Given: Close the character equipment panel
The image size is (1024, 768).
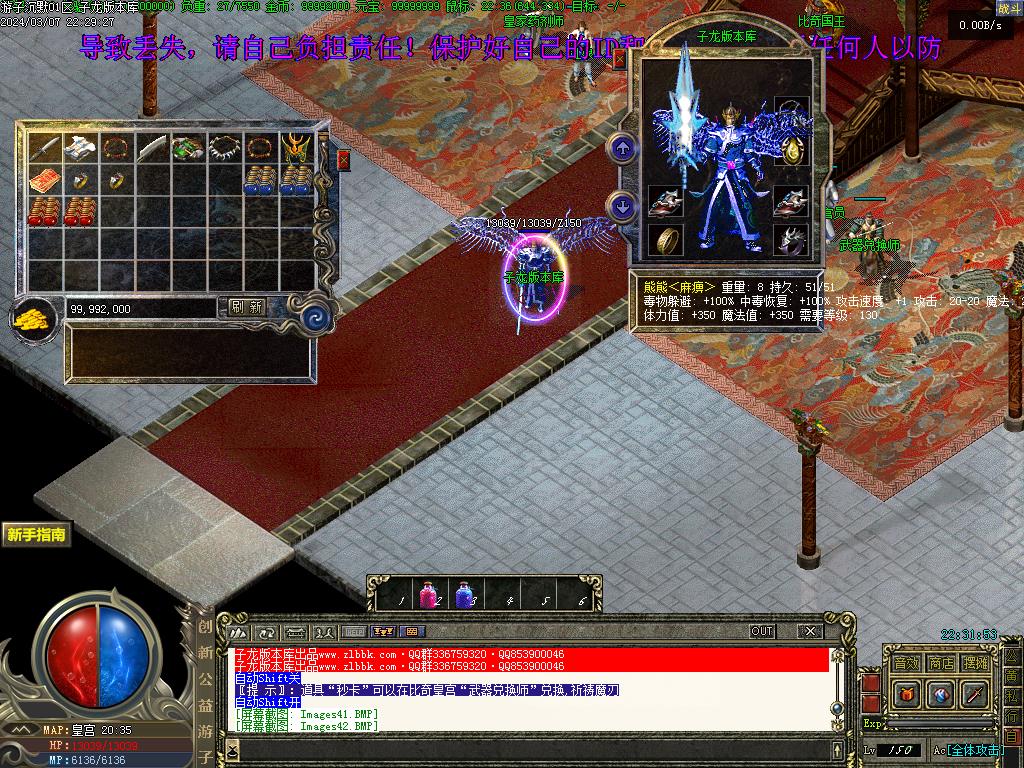Looking at the screenshot, I should [x=620, y=60].
